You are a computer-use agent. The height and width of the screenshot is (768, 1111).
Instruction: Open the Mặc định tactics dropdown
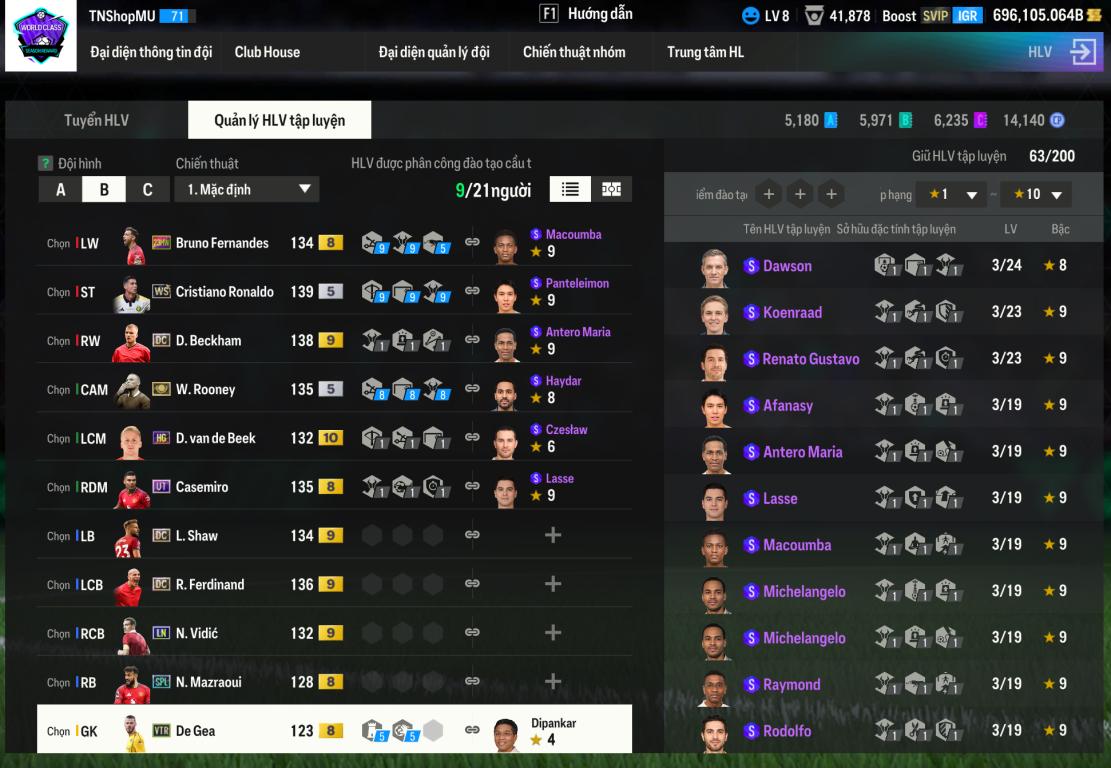[247, 189]
